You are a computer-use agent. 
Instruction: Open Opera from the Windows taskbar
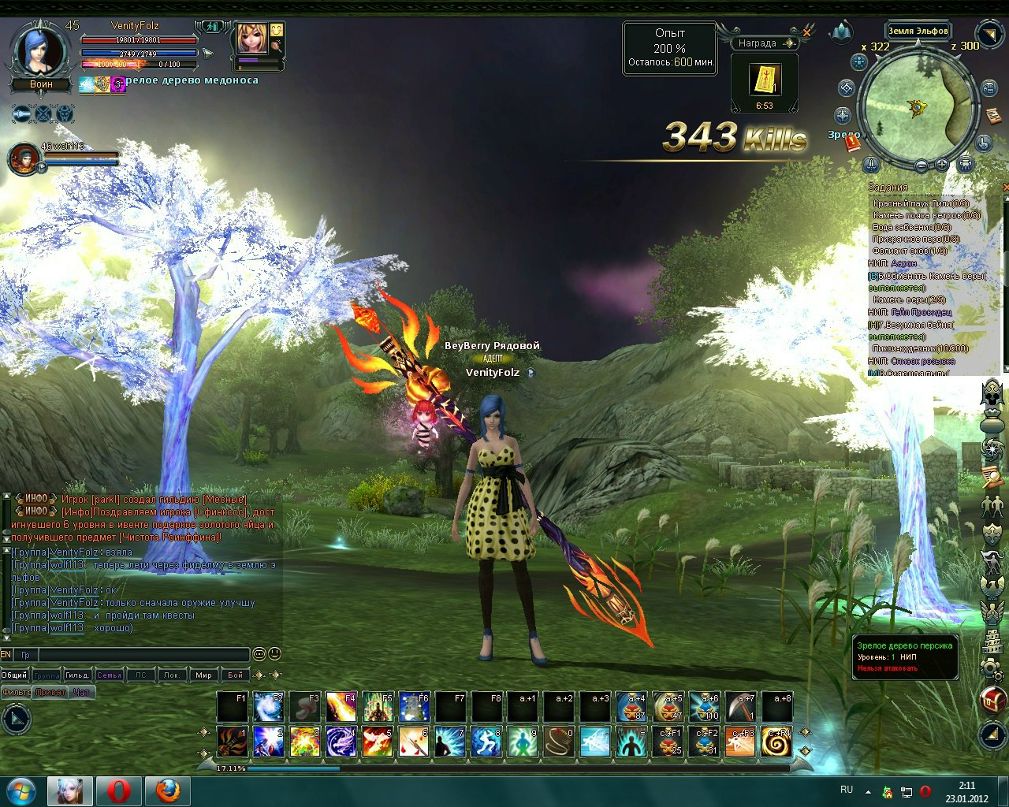117,791
